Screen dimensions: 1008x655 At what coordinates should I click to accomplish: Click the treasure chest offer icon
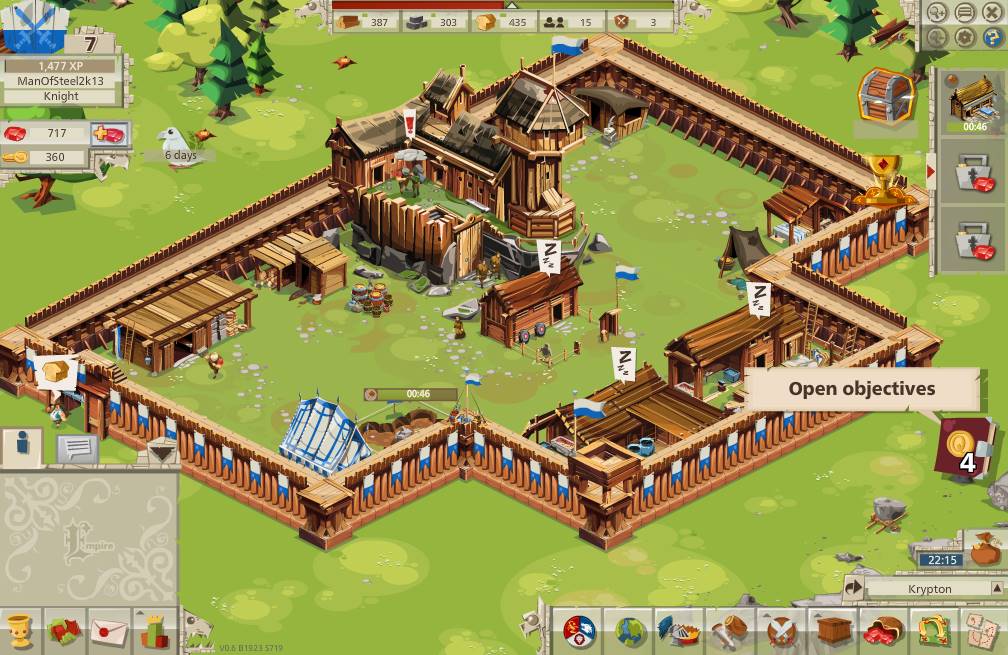tap(885, 95)
